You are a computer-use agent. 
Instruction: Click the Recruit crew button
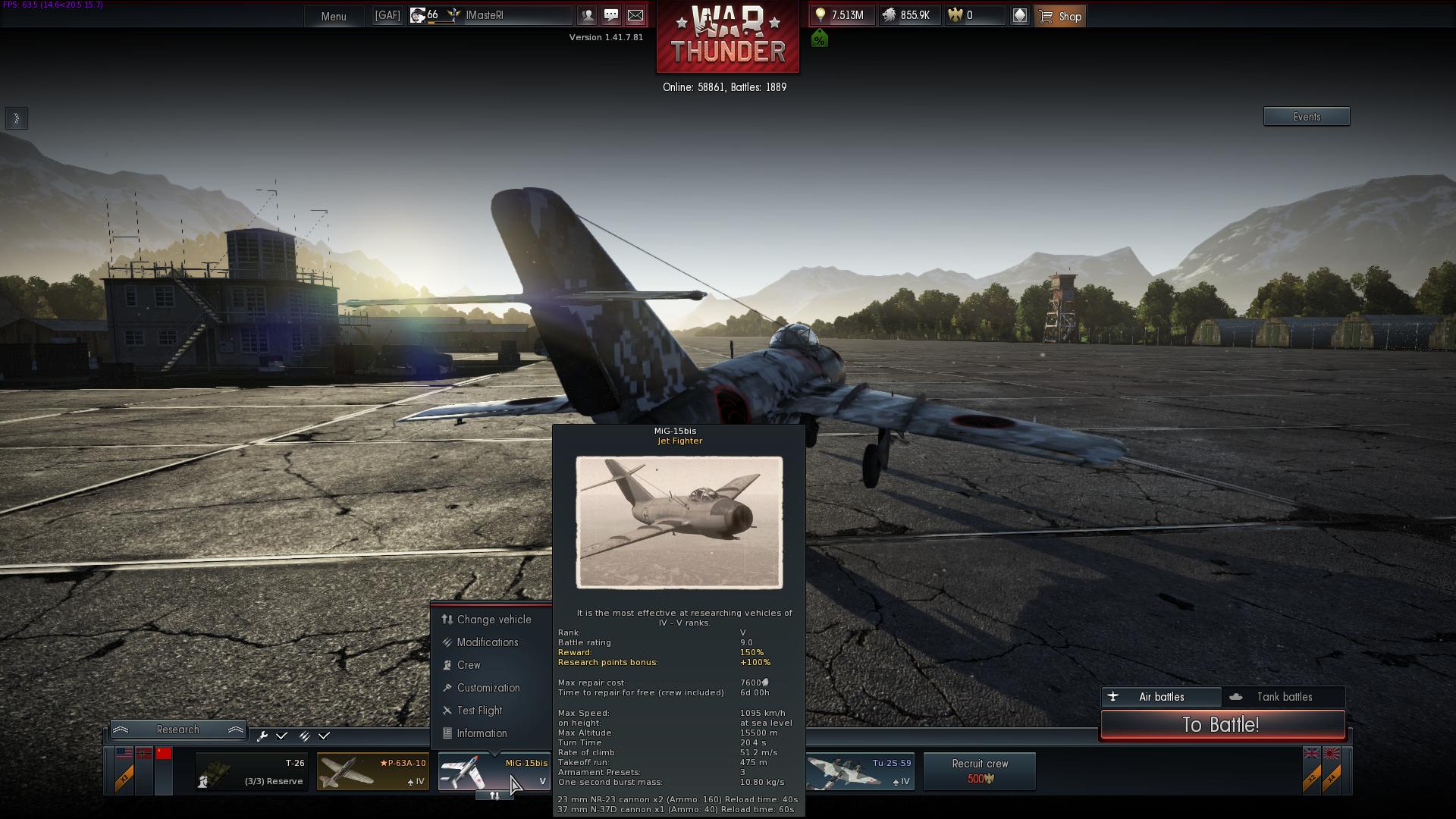[x=979, y=771]
